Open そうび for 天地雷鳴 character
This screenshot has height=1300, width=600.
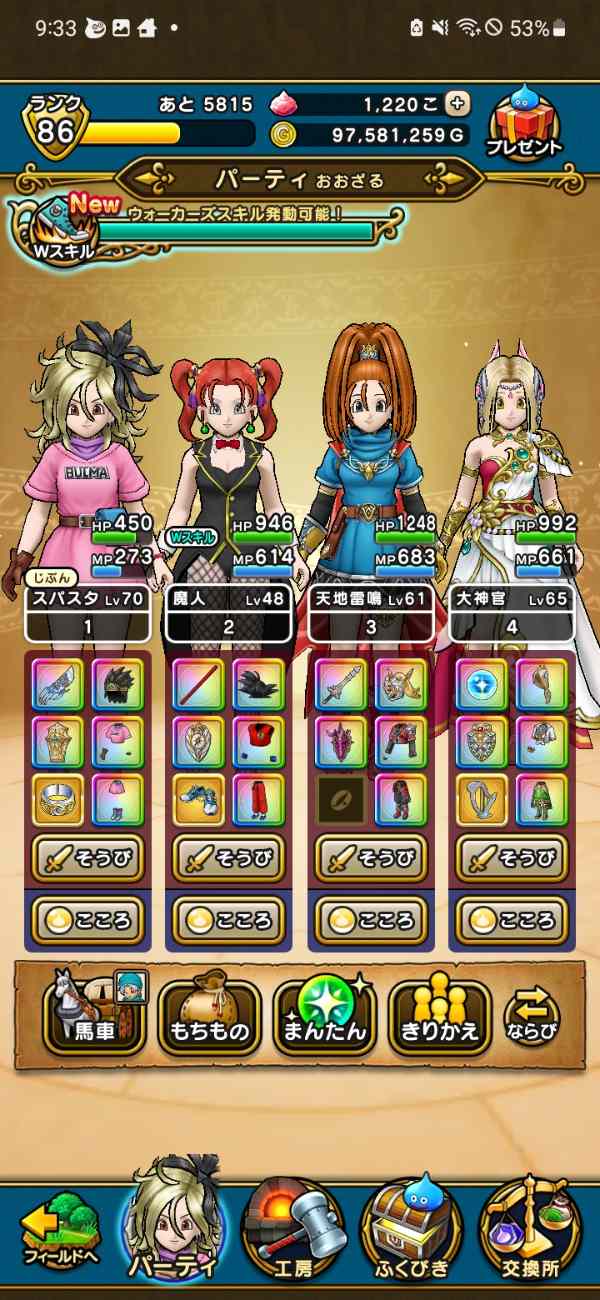(370, 857)
